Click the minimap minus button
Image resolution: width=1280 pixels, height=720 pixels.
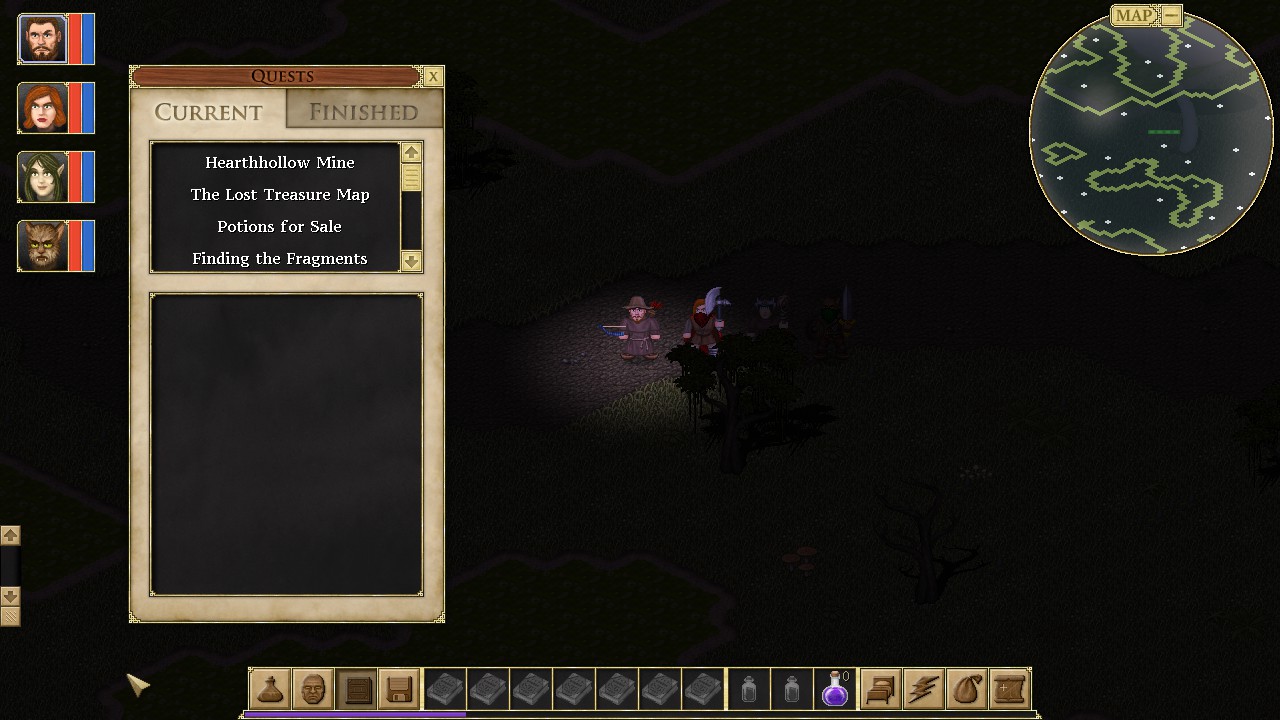pyautogui.click(x=1171, y=15)
